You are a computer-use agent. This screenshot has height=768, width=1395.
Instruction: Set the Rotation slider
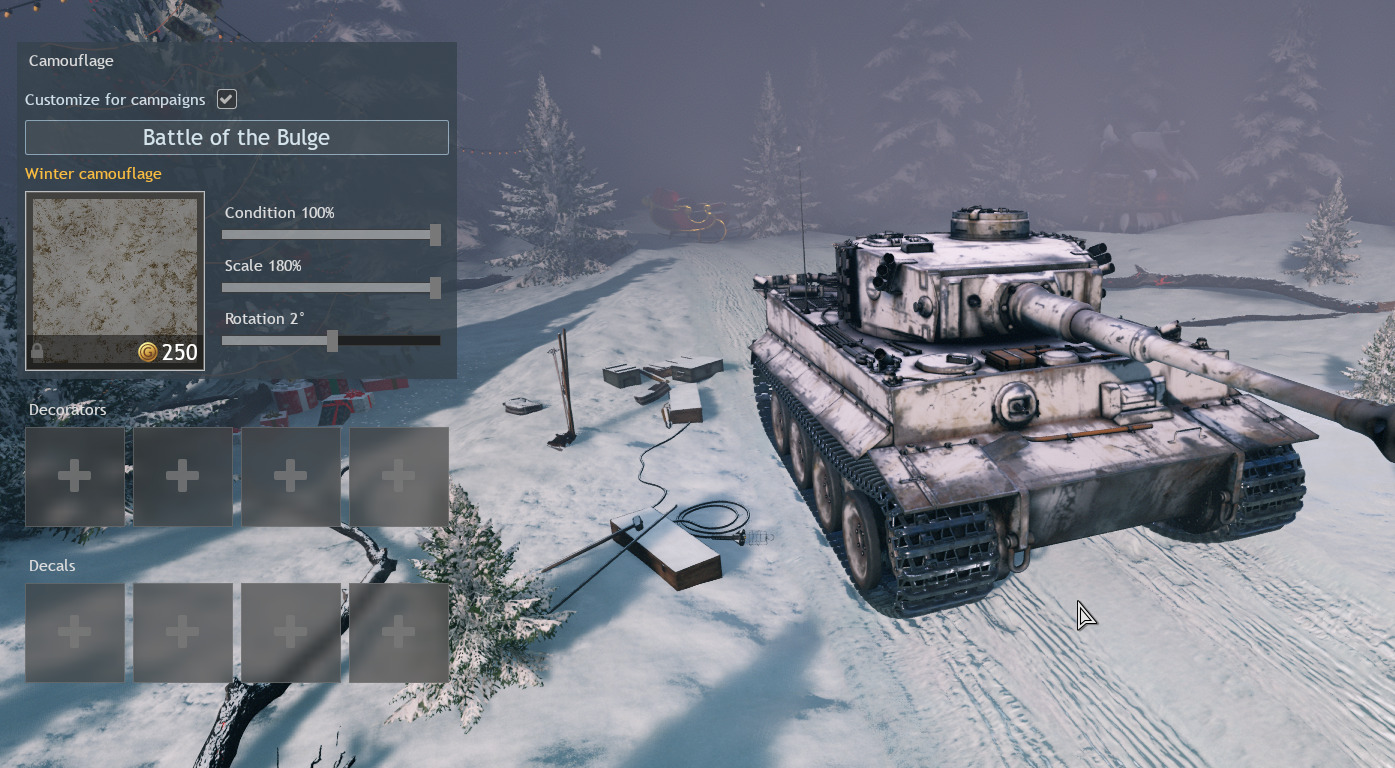click(330, 341)
